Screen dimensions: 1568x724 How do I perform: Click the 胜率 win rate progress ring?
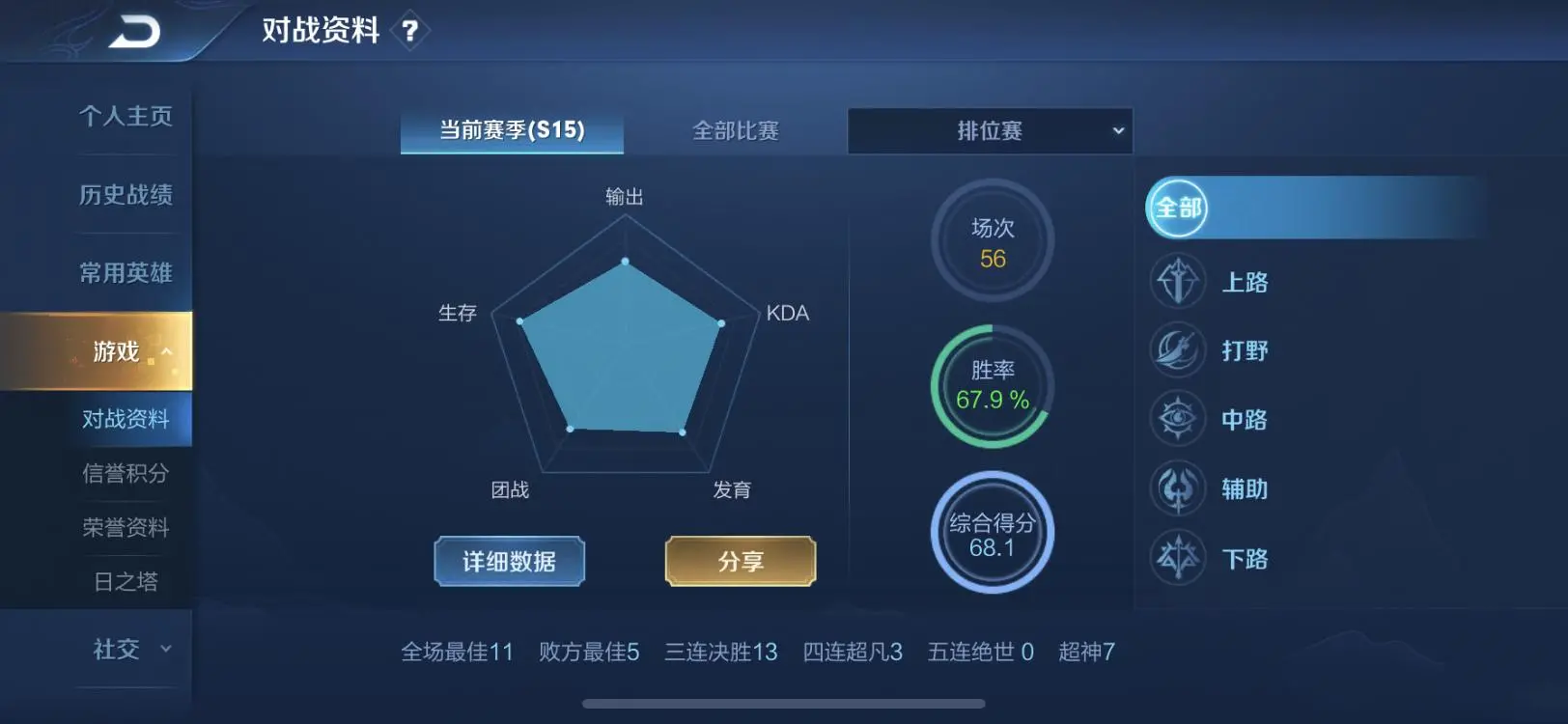point(992,386)
